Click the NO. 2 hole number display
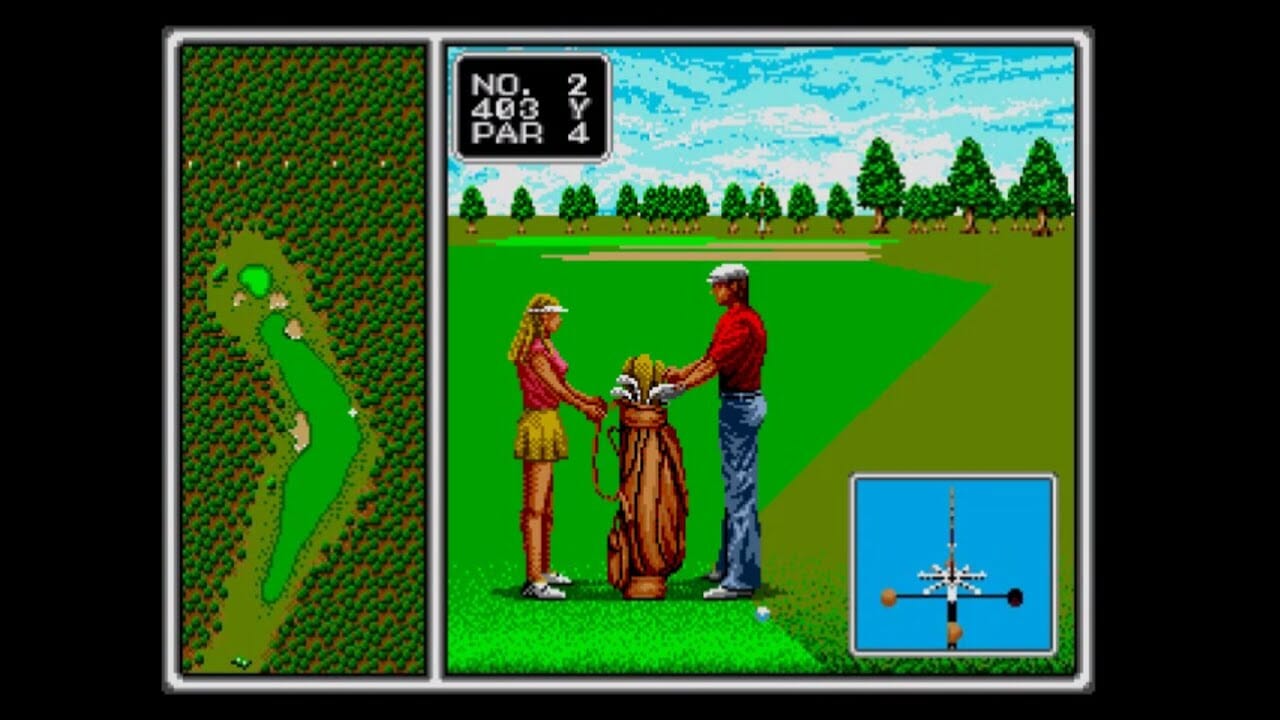 click(530, 85)
